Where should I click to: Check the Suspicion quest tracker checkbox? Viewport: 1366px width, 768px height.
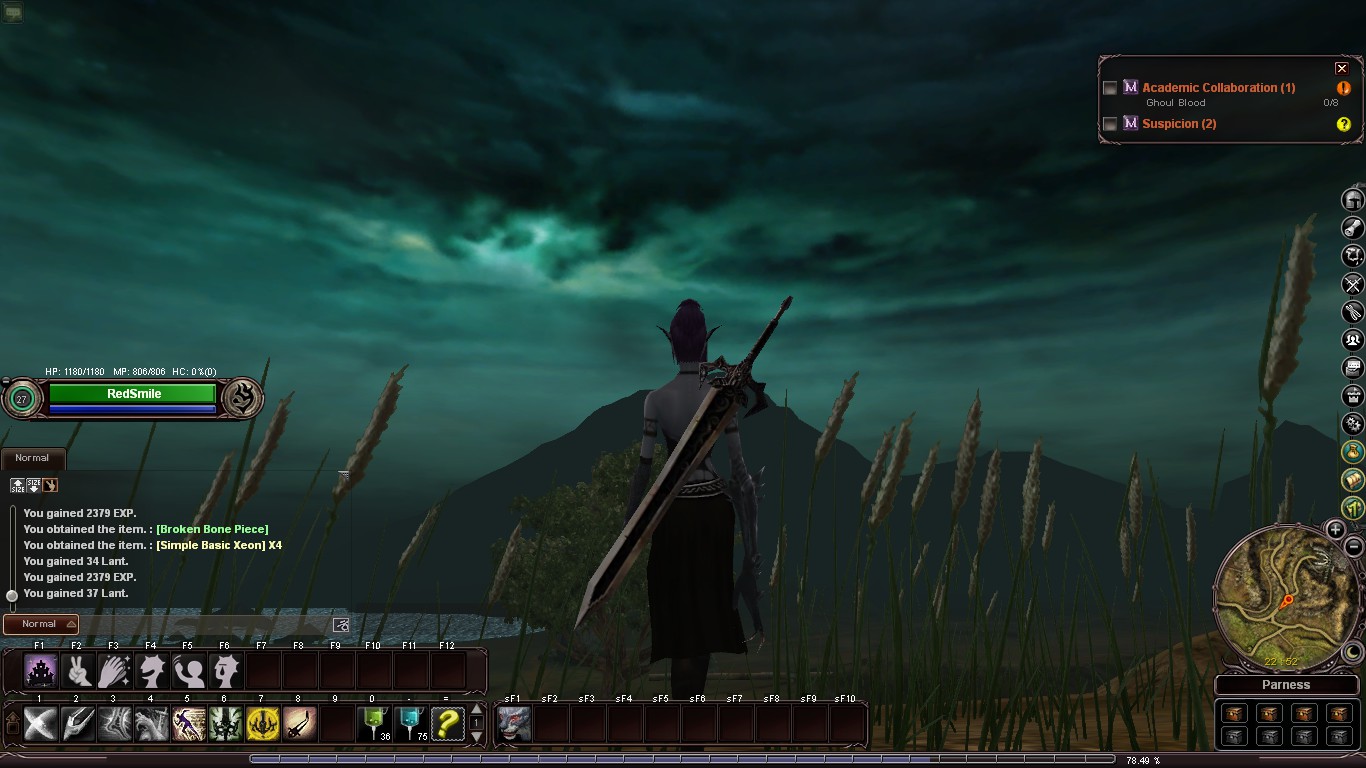coord(1110,123)
